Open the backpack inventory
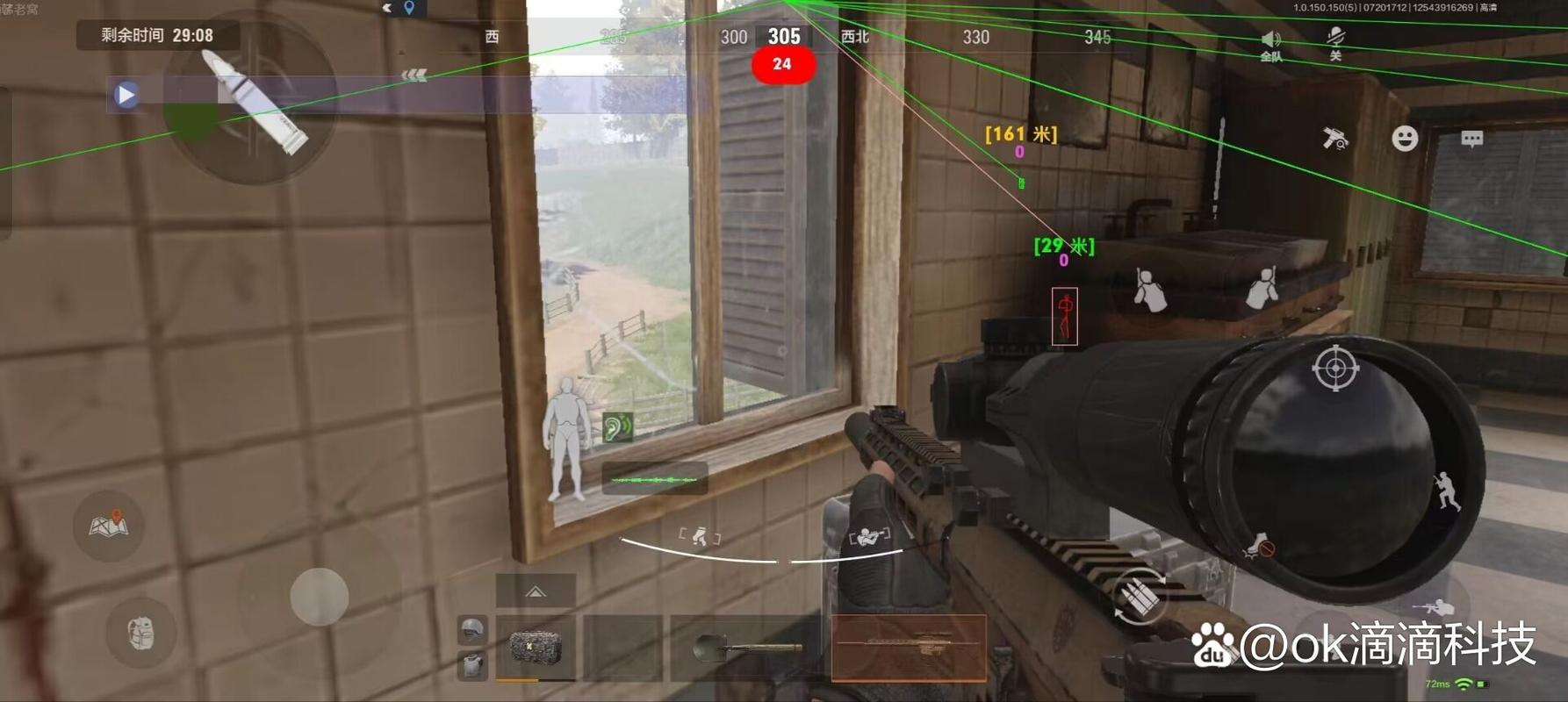 click(x=140, y=633)
